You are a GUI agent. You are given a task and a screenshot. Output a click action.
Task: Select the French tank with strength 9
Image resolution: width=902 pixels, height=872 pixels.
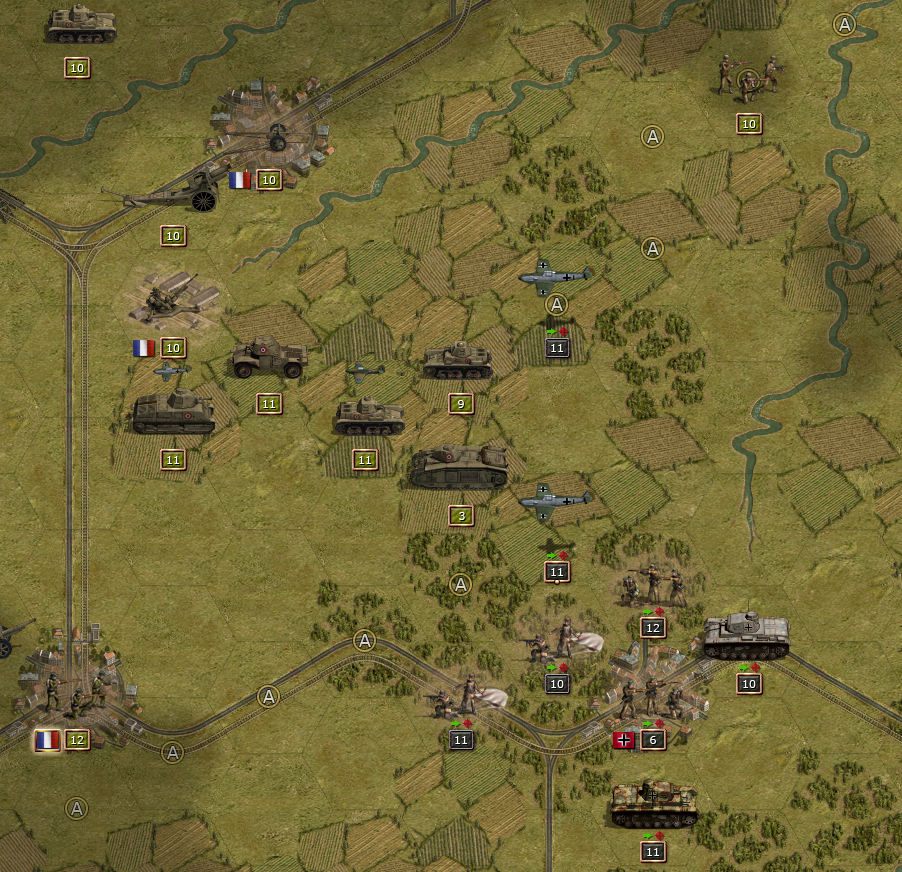tap(458, 361)
